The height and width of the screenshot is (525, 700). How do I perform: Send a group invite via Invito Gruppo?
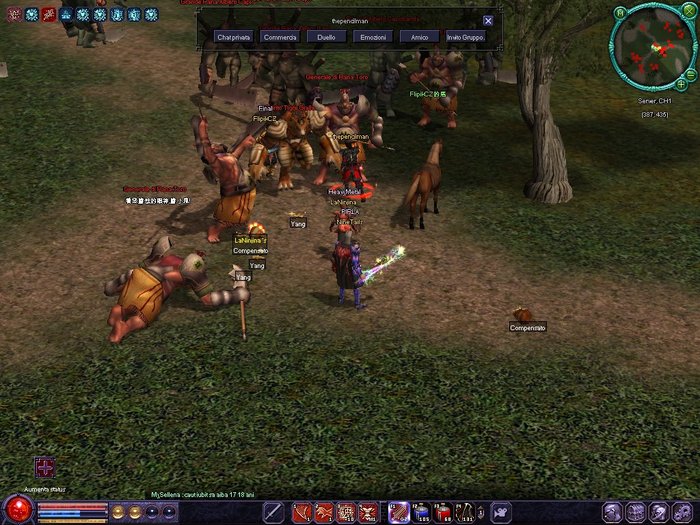pyautogui.click(x=465, y=37)
